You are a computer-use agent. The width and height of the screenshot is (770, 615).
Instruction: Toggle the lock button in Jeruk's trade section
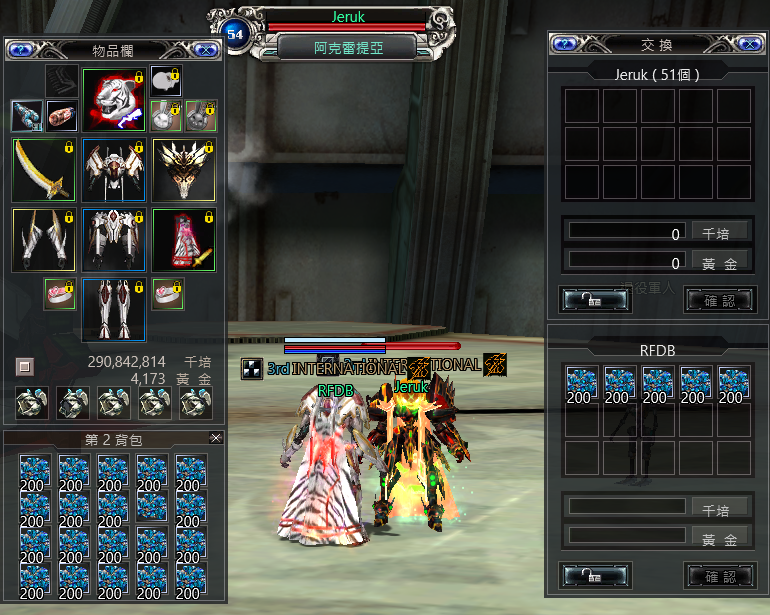click(596, 299)
